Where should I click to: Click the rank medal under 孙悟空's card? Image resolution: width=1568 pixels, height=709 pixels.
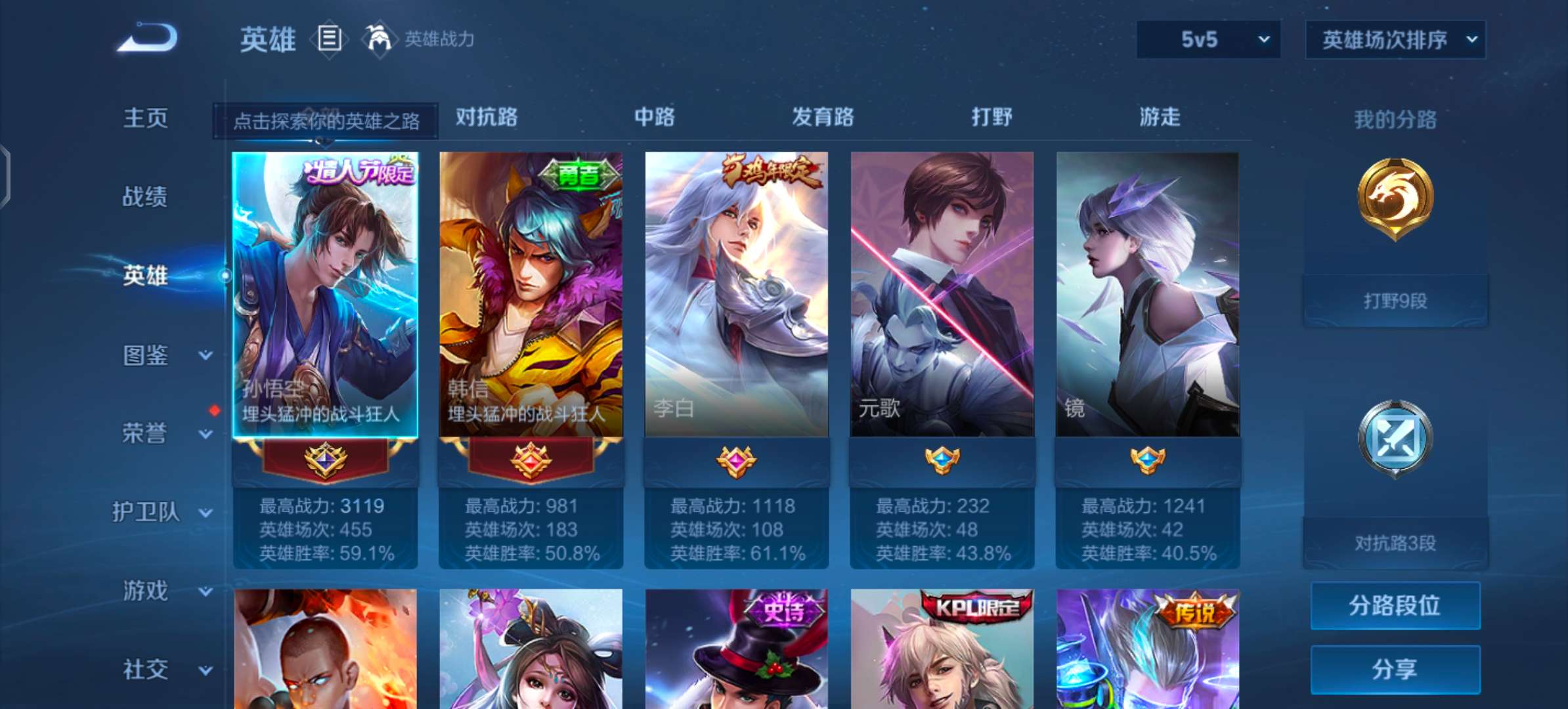point(325,460)
